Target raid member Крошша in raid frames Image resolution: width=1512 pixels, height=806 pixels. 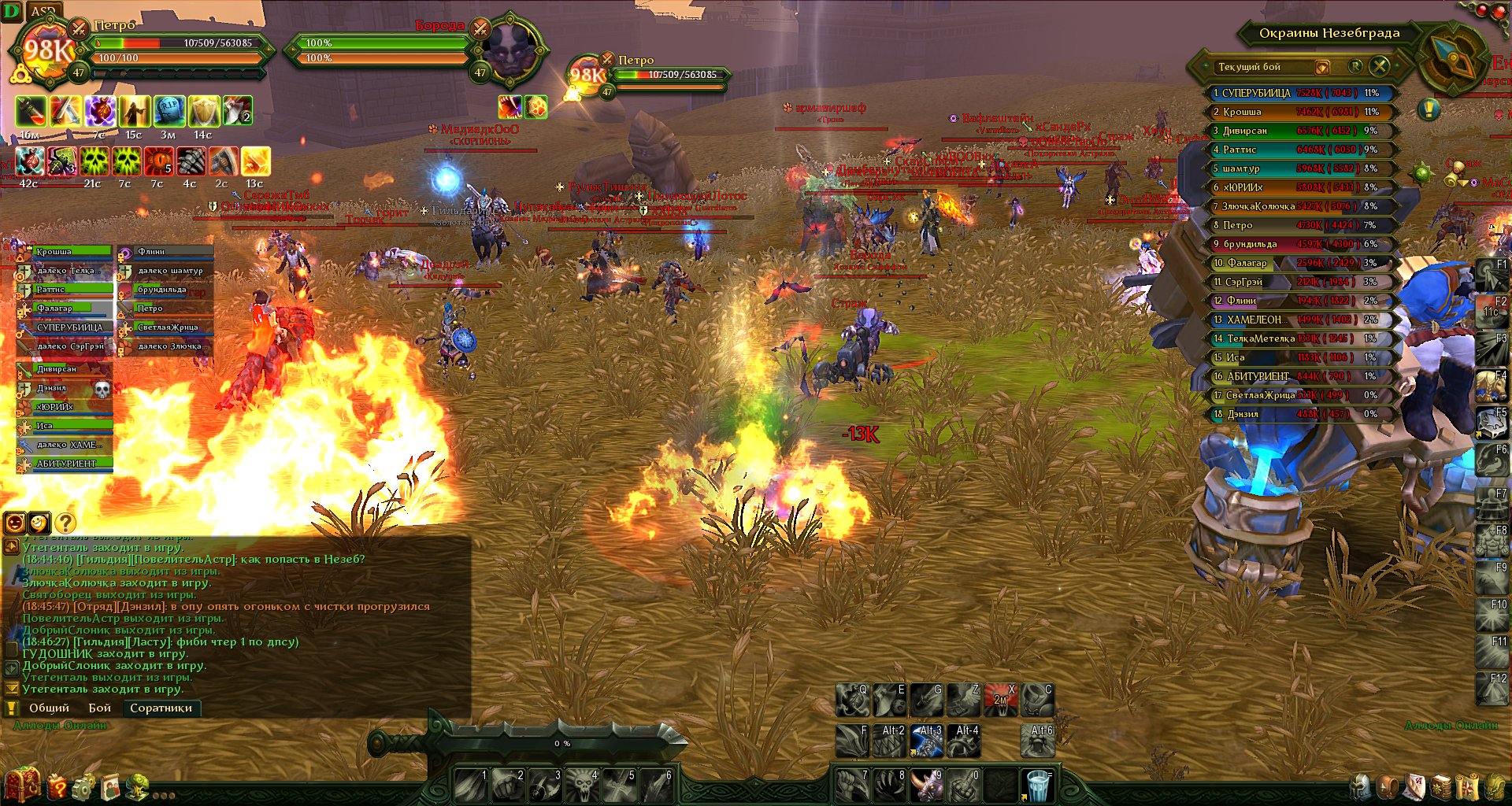pyautogui.click(x=71, y=252)
